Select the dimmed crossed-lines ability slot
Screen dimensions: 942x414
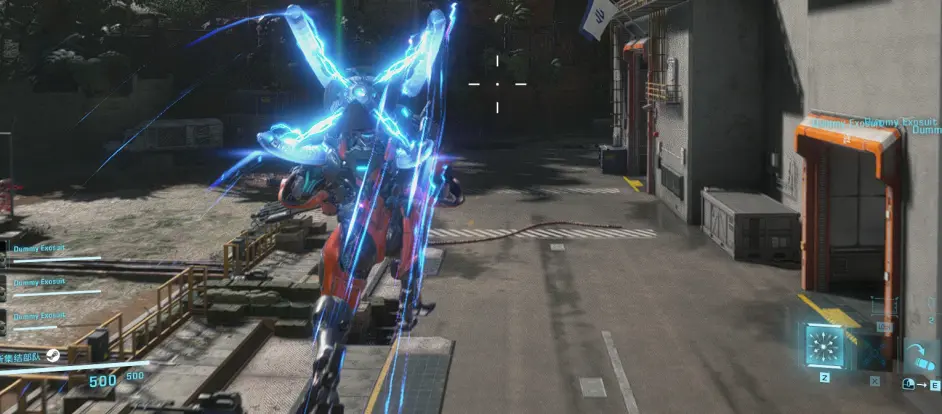pyautogui.click(x=874, y=350)
